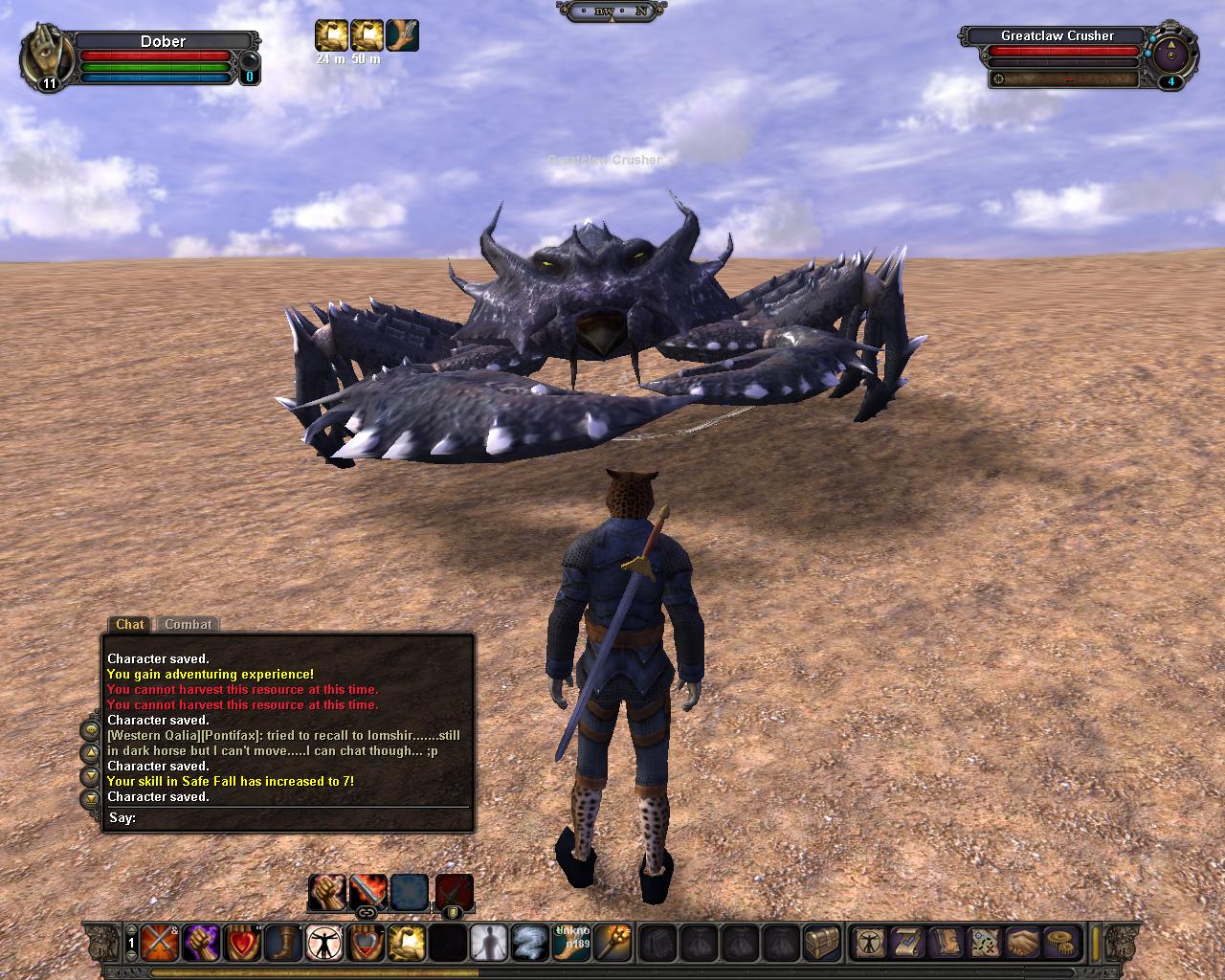Viewport: 1225px width, 980px height.
Task: Click the compass heading bar
Action: [x=612, y=11]
